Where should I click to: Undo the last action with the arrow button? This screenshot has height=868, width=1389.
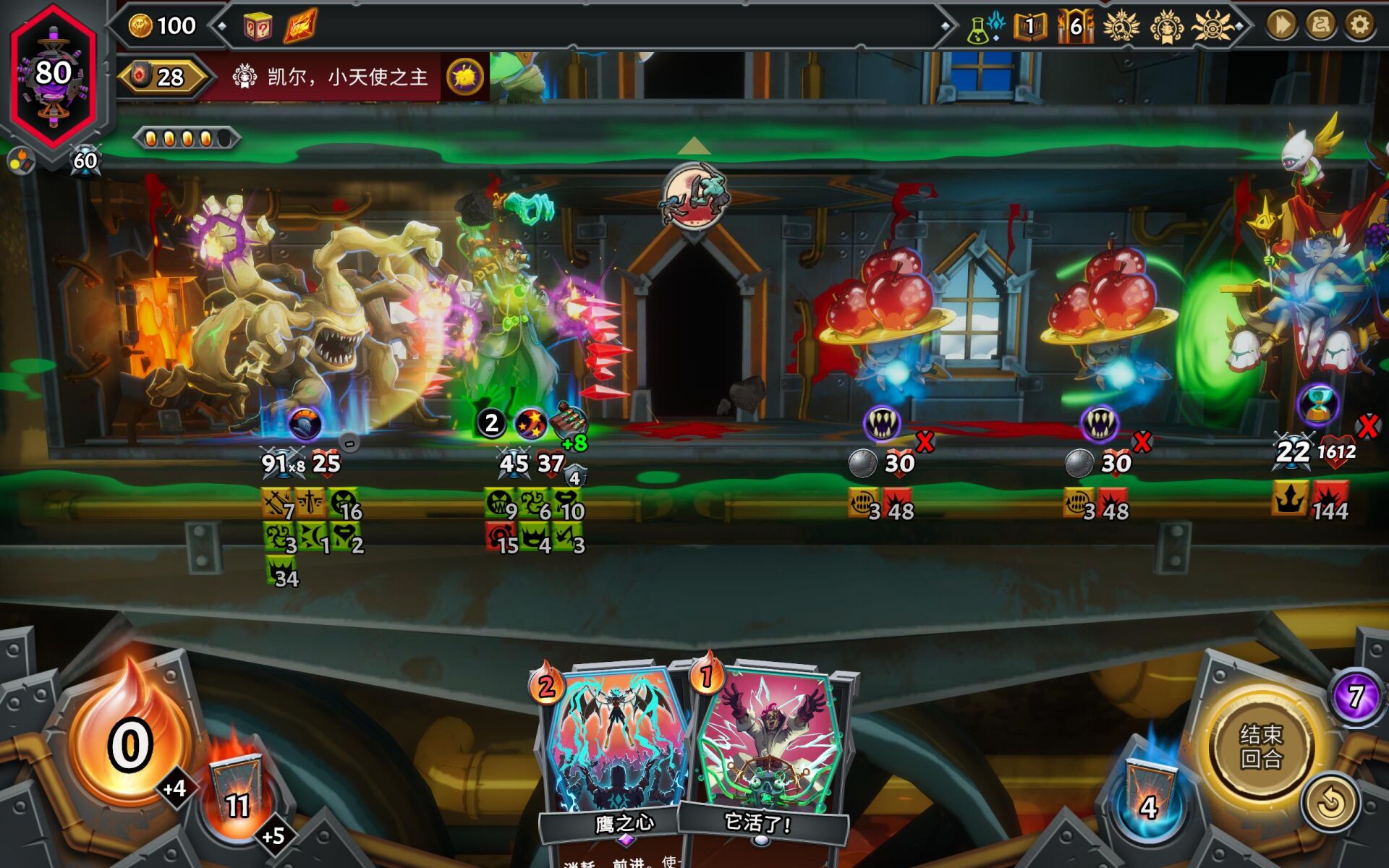1330,803
